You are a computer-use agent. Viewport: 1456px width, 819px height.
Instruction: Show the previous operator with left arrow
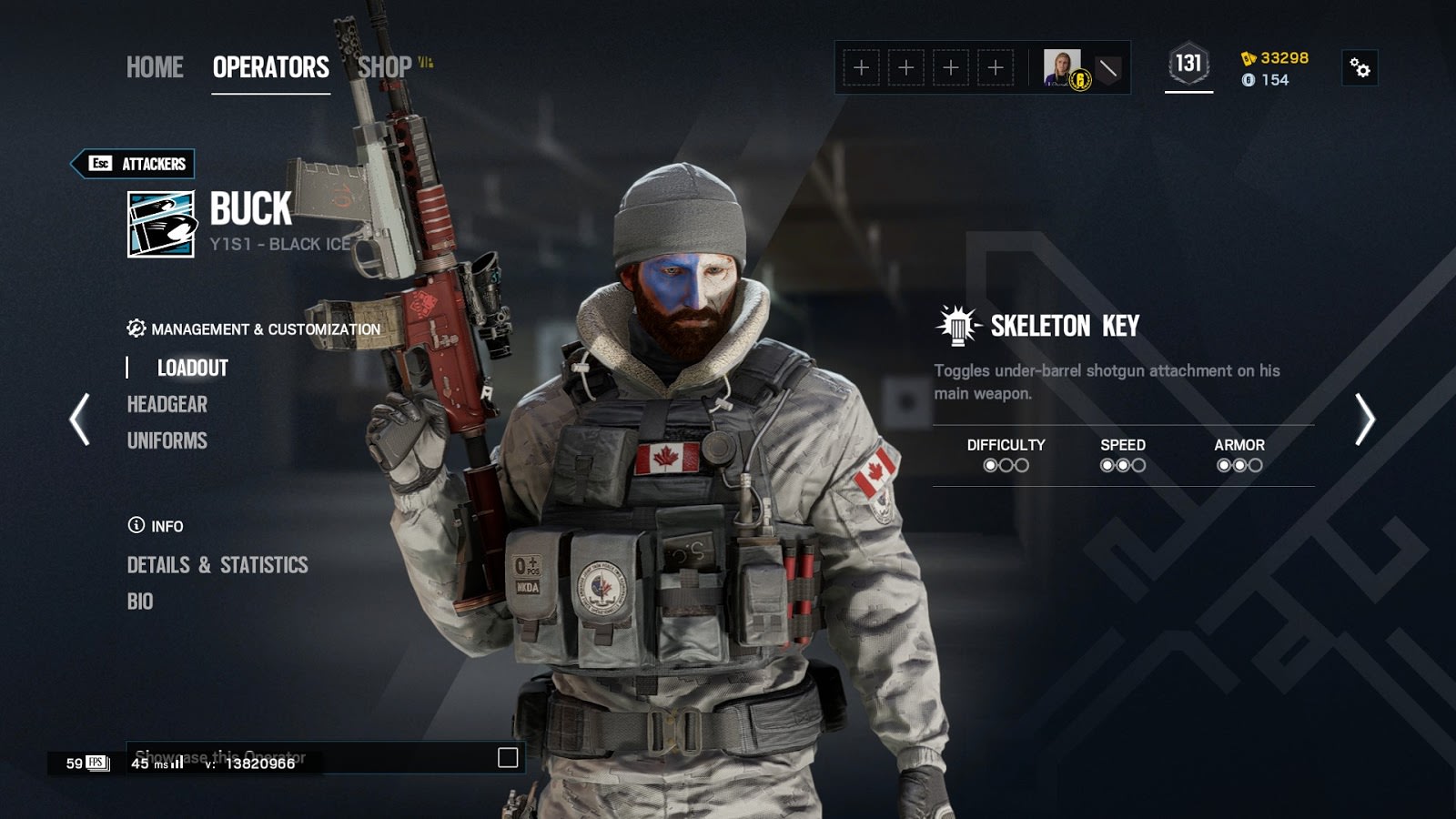point(80,420)
